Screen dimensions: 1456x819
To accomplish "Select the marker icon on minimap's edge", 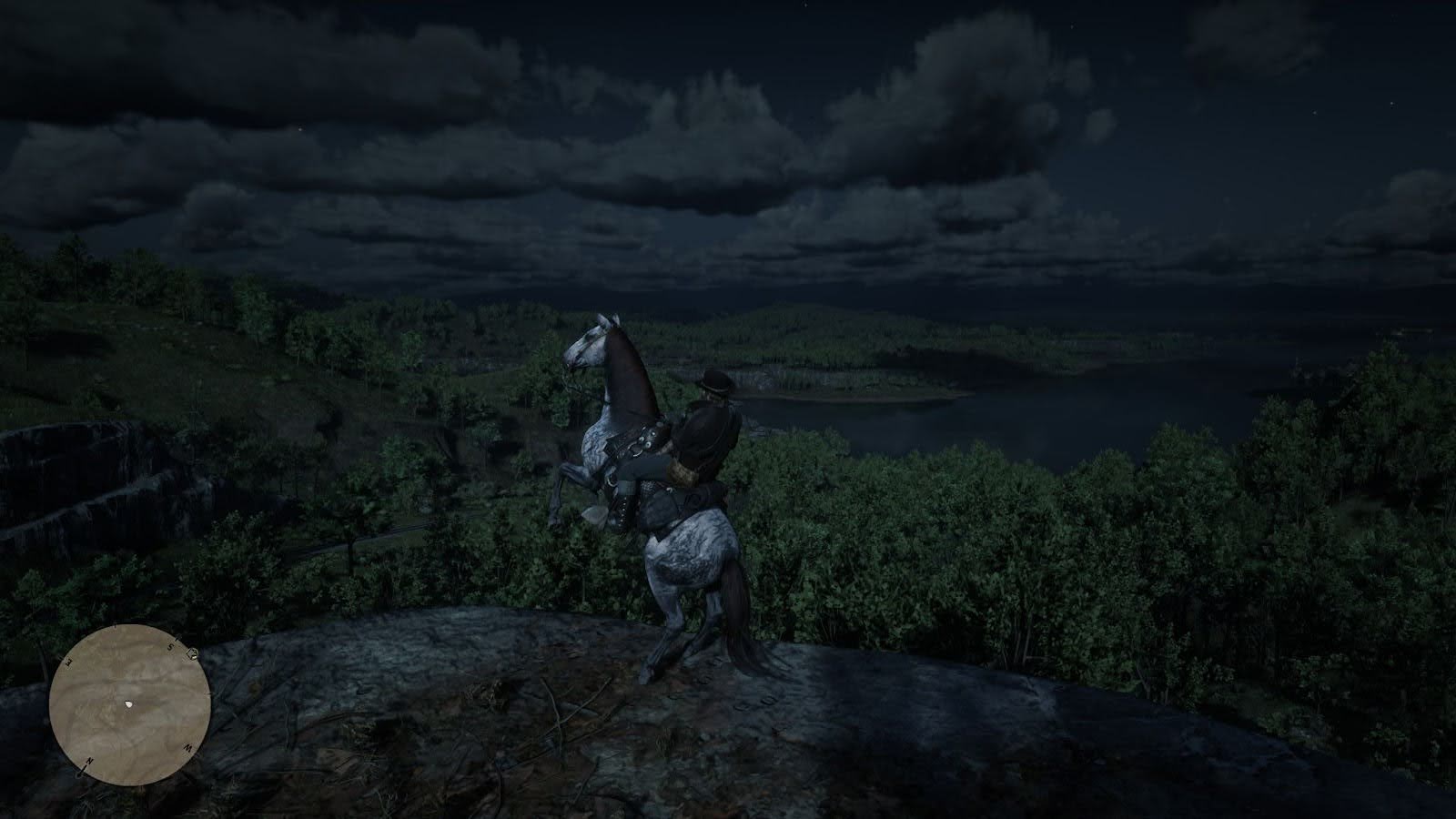I will pyautogui.click(x=192, y=652).
